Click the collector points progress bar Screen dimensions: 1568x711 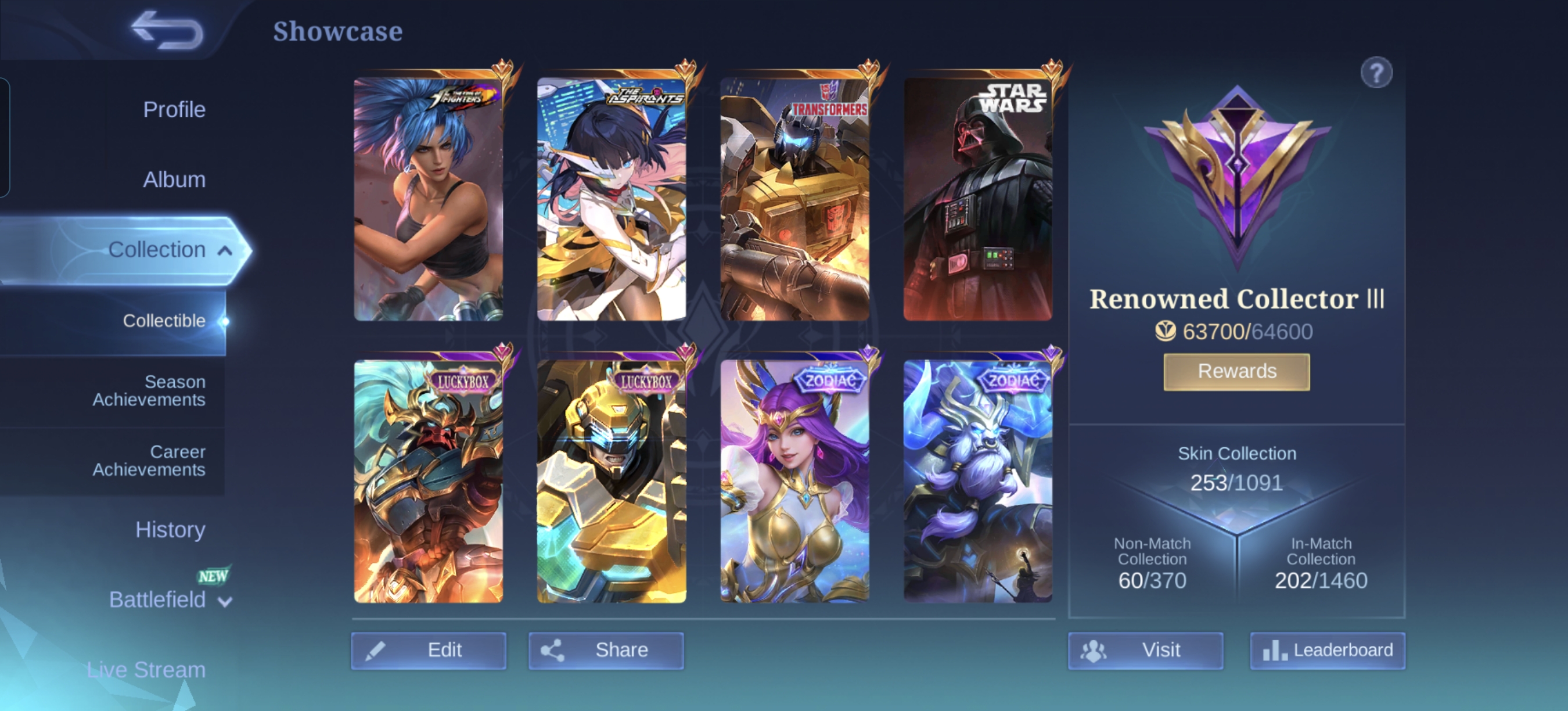(1237, 332)
